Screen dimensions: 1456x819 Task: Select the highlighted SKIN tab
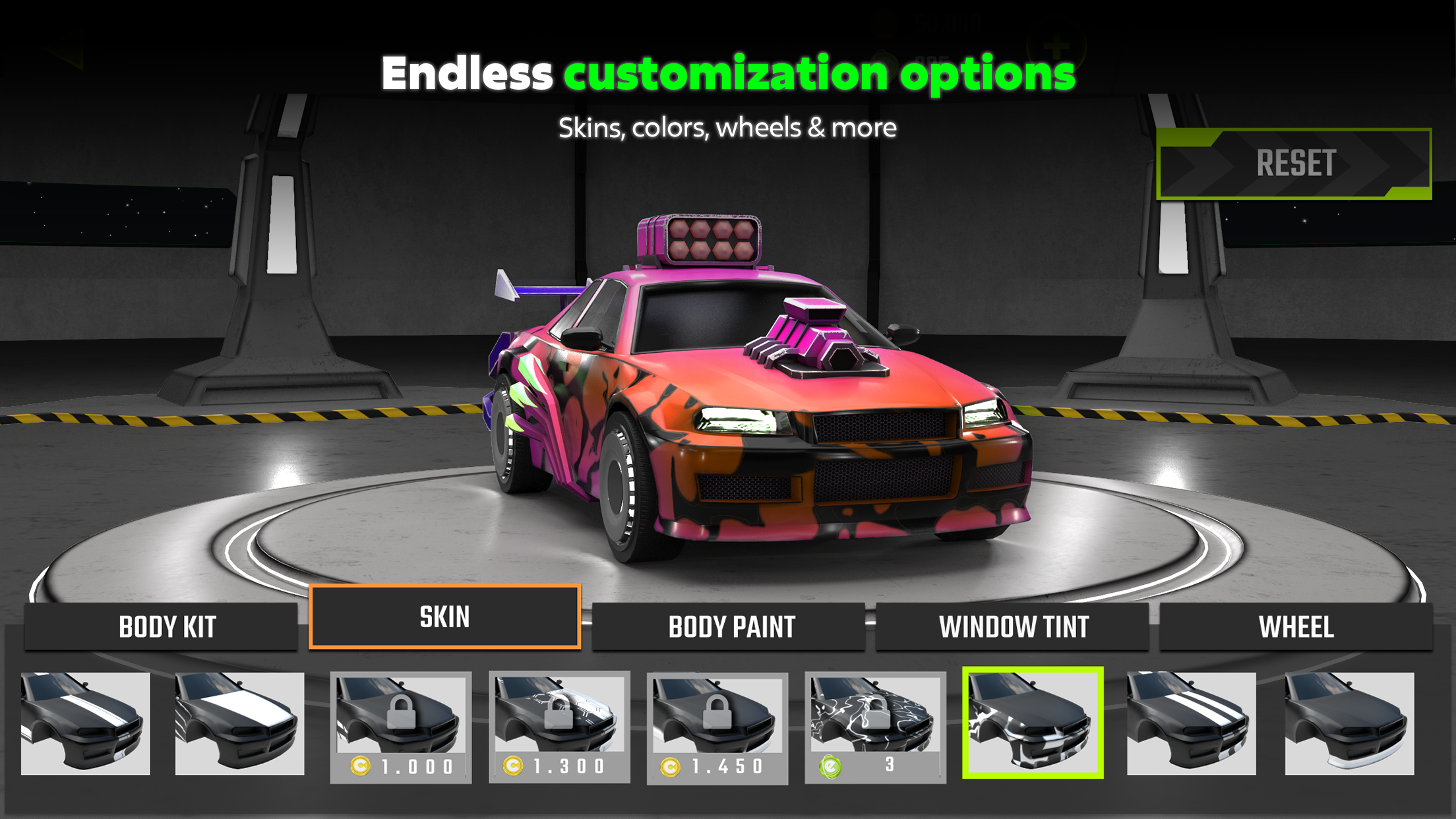[446, 617]
